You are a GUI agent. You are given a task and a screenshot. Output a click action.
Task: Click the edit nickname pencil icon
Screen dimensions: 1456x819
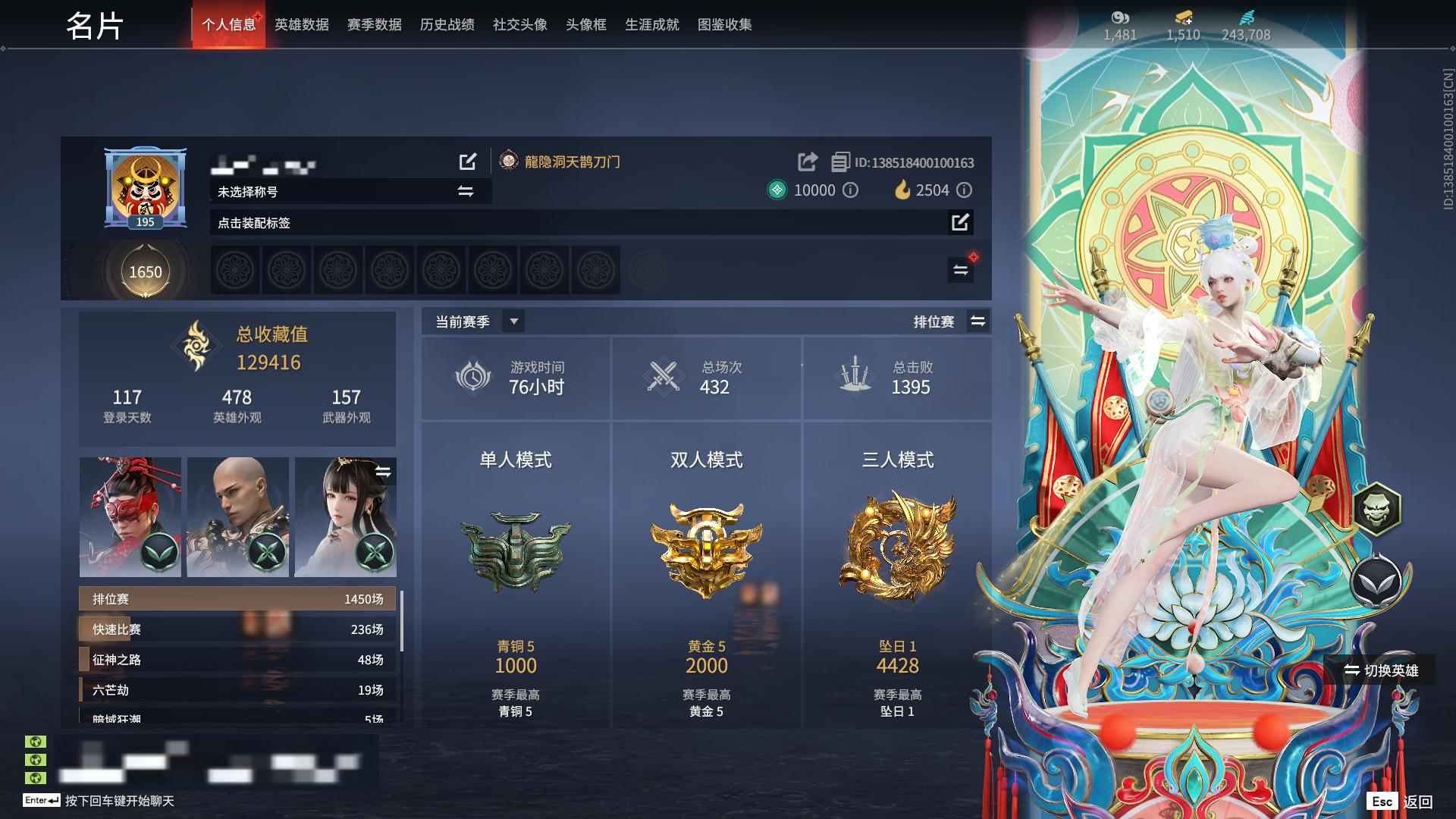click(468, 162)
